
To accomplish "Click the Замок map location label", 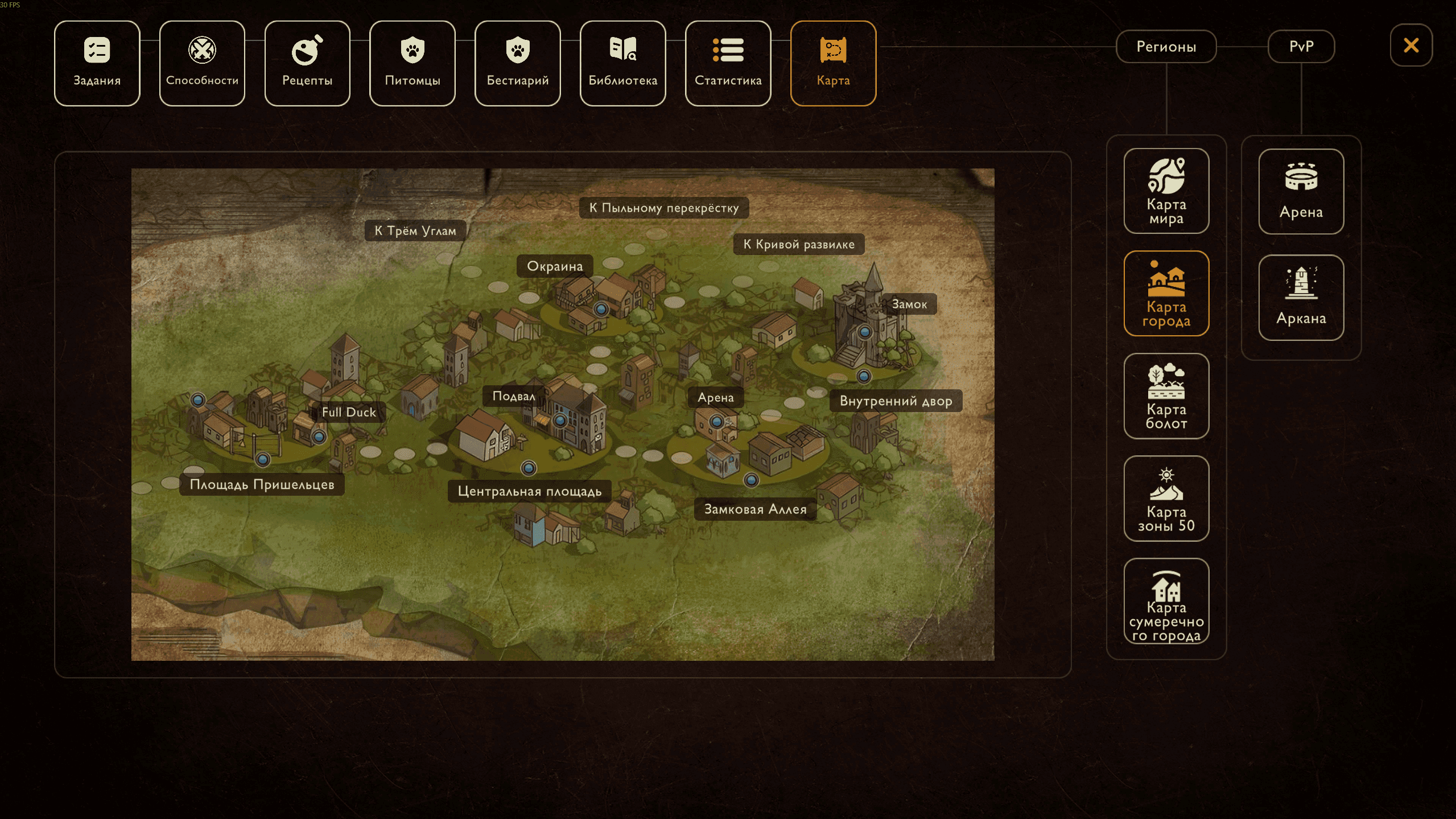I will point(909,304).
